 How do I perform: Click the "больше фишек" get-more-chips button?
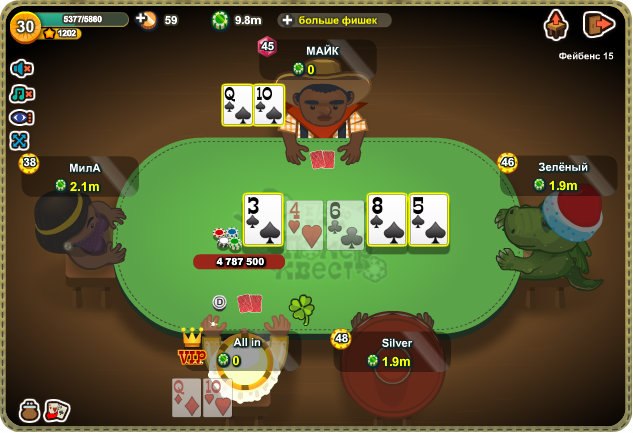pos(334,20)
